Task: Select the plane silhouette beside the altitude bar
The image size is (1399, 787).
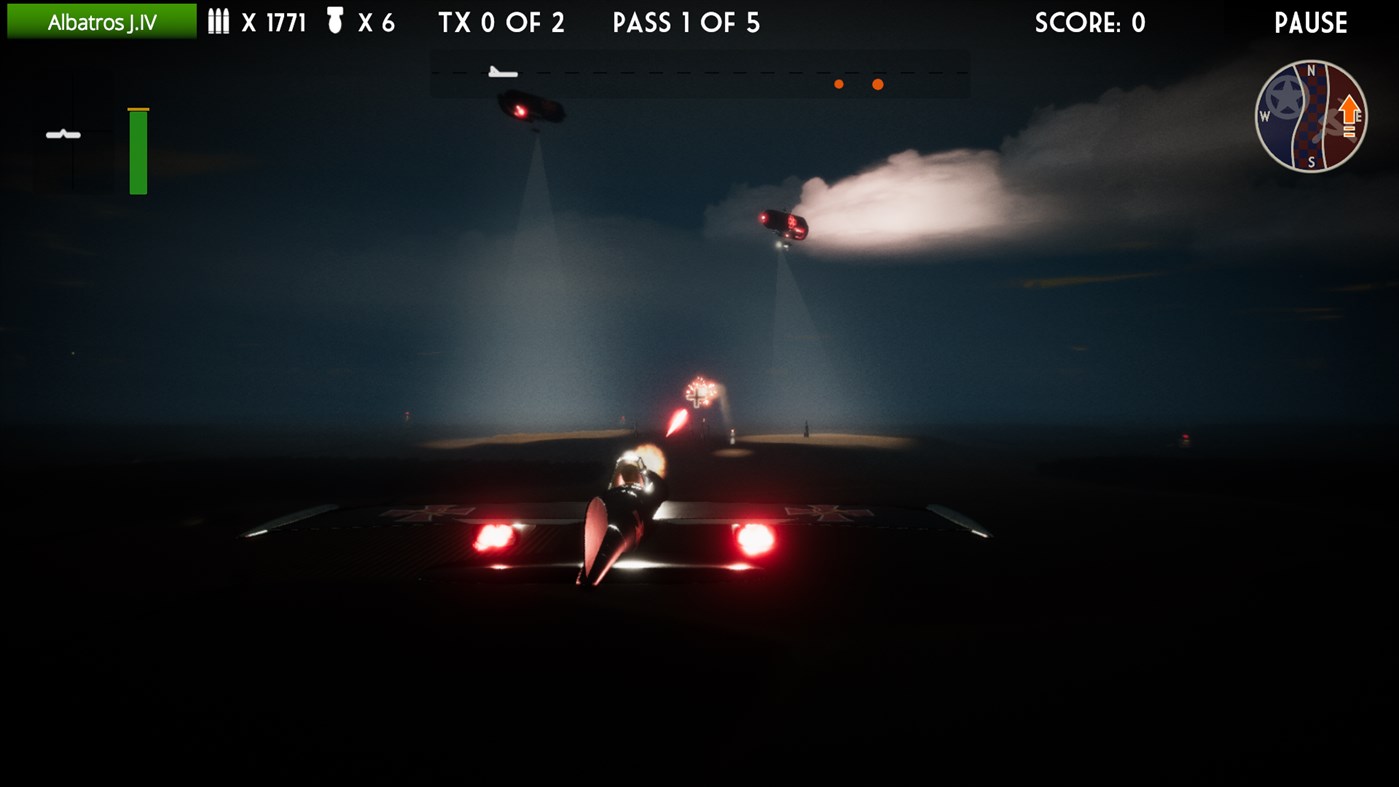Action: click(x=63, y=133)
